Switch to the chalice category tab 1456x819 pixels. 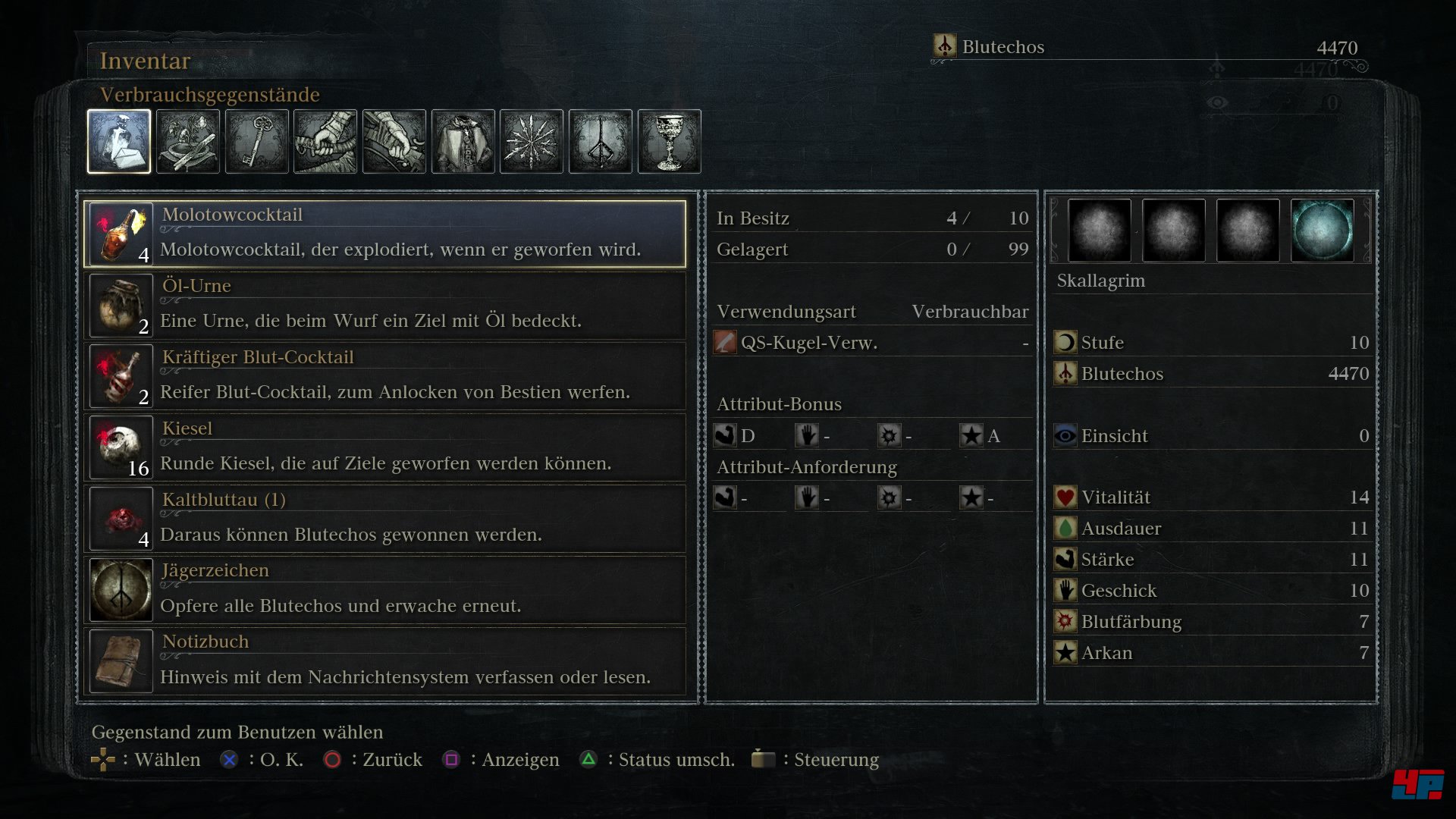click(670, 142)
